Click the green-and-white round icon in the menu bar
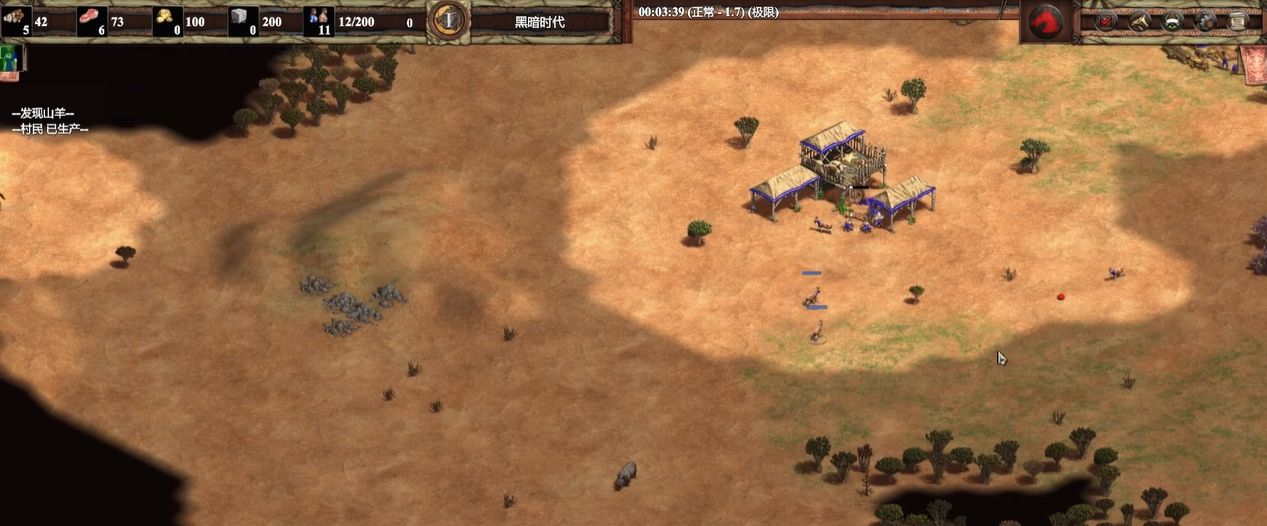 point(1173,20)
